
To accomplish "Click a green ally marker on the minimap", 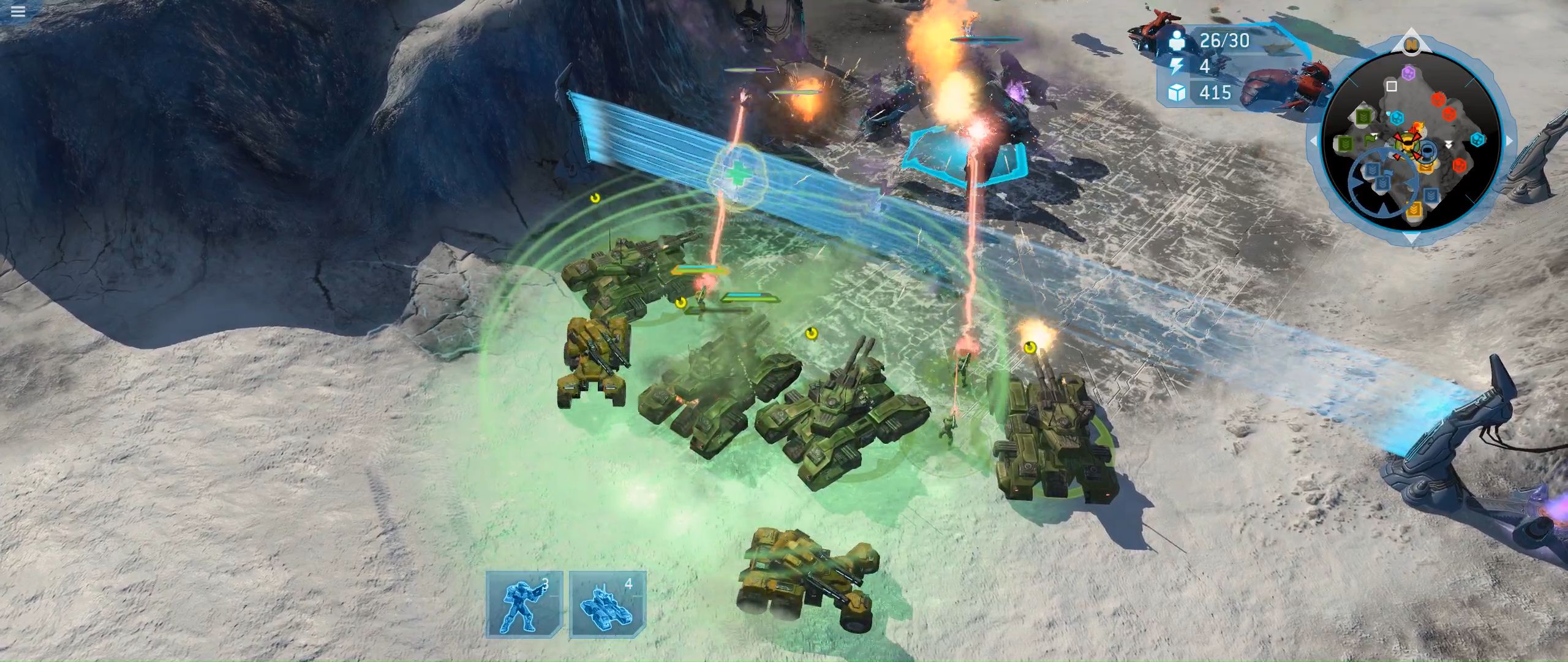I will tap(1365, 116).
